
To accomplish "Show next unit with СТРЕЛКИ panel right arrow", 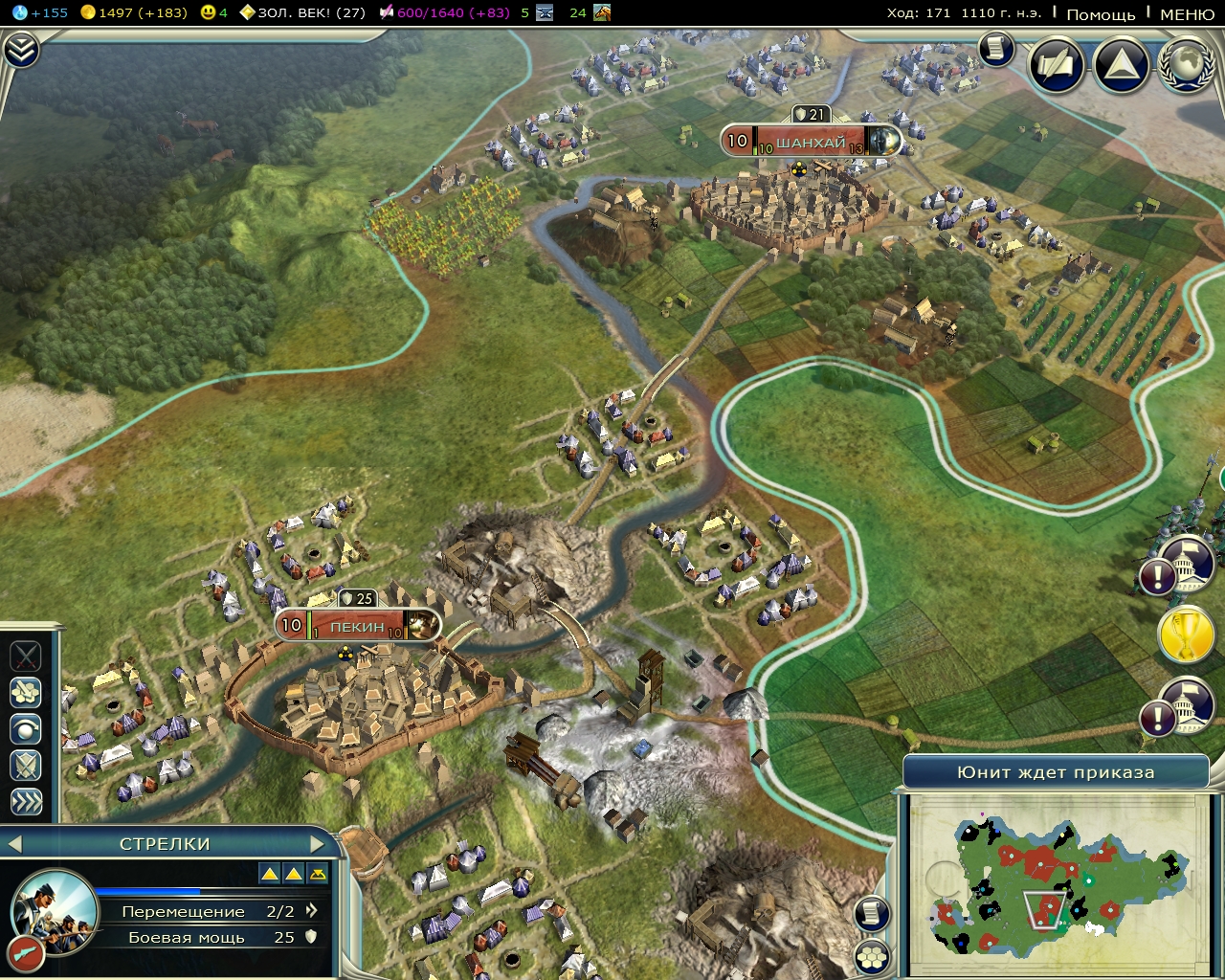I will pyautogui.click(x=319, y=844).
